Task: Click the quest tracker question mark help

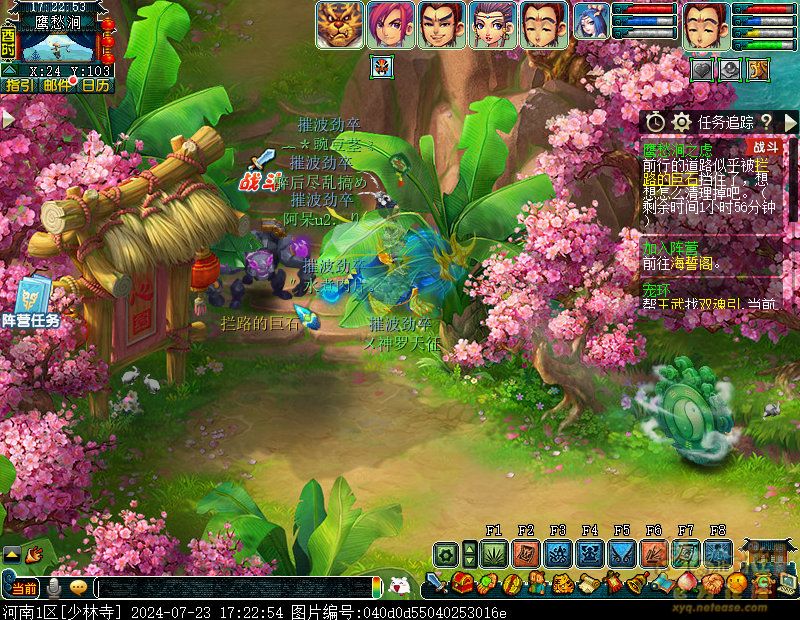Action: point(765,122)
